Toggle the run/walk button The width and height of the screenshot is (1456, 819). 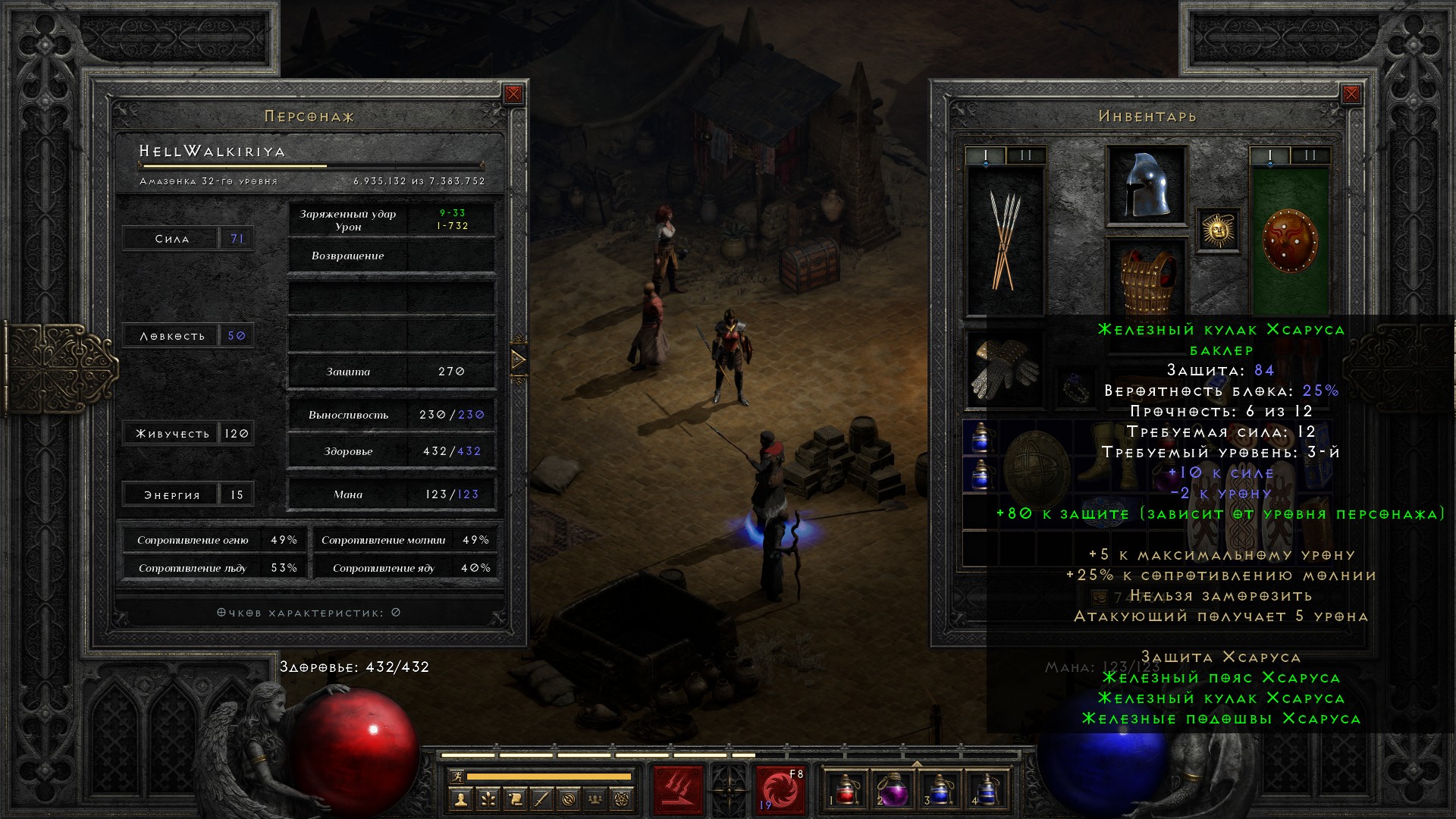[457, 776]
